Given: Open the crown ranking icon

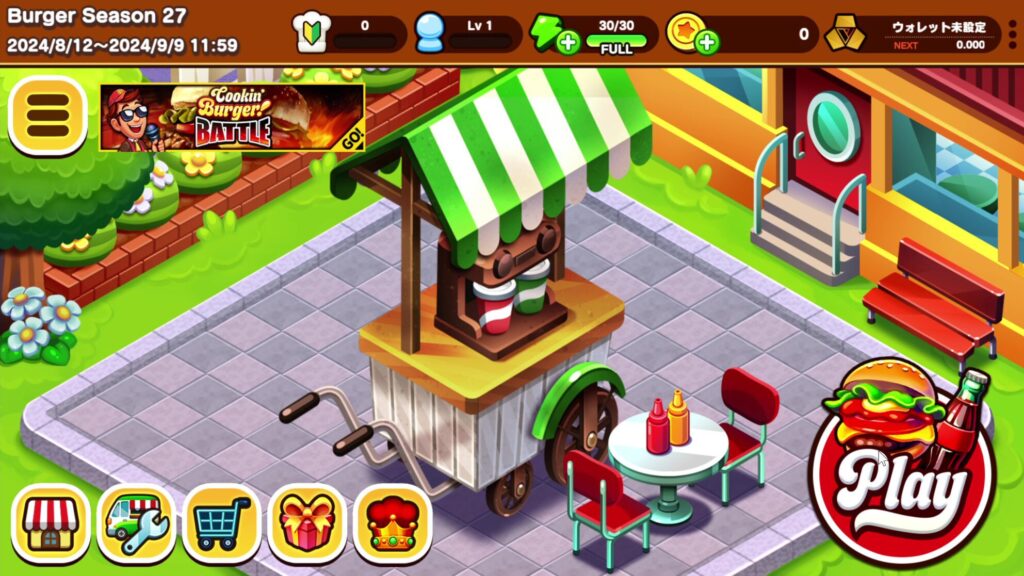Looking at the screenshot, I should point(393,524).
